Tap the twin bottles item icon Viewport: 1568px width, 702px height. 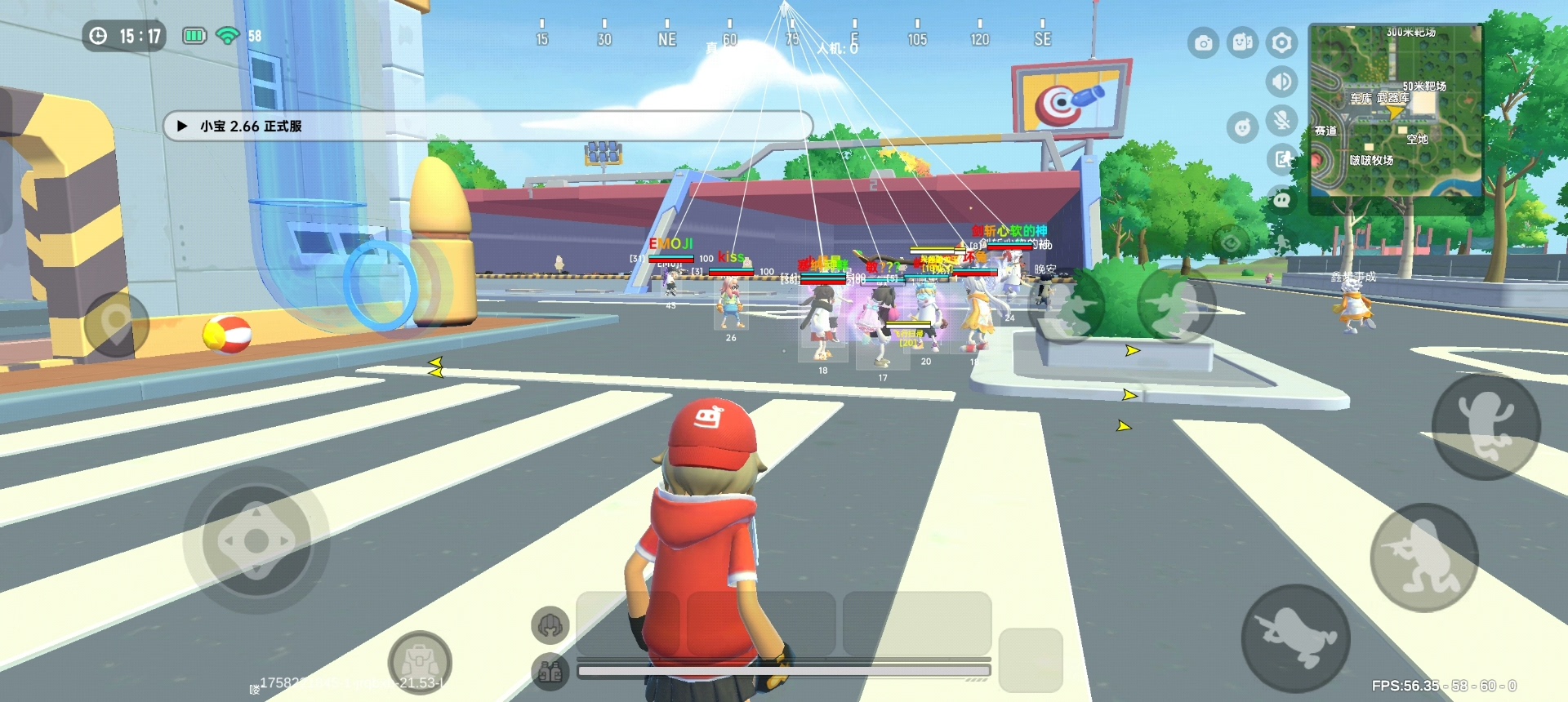point(550,672)
